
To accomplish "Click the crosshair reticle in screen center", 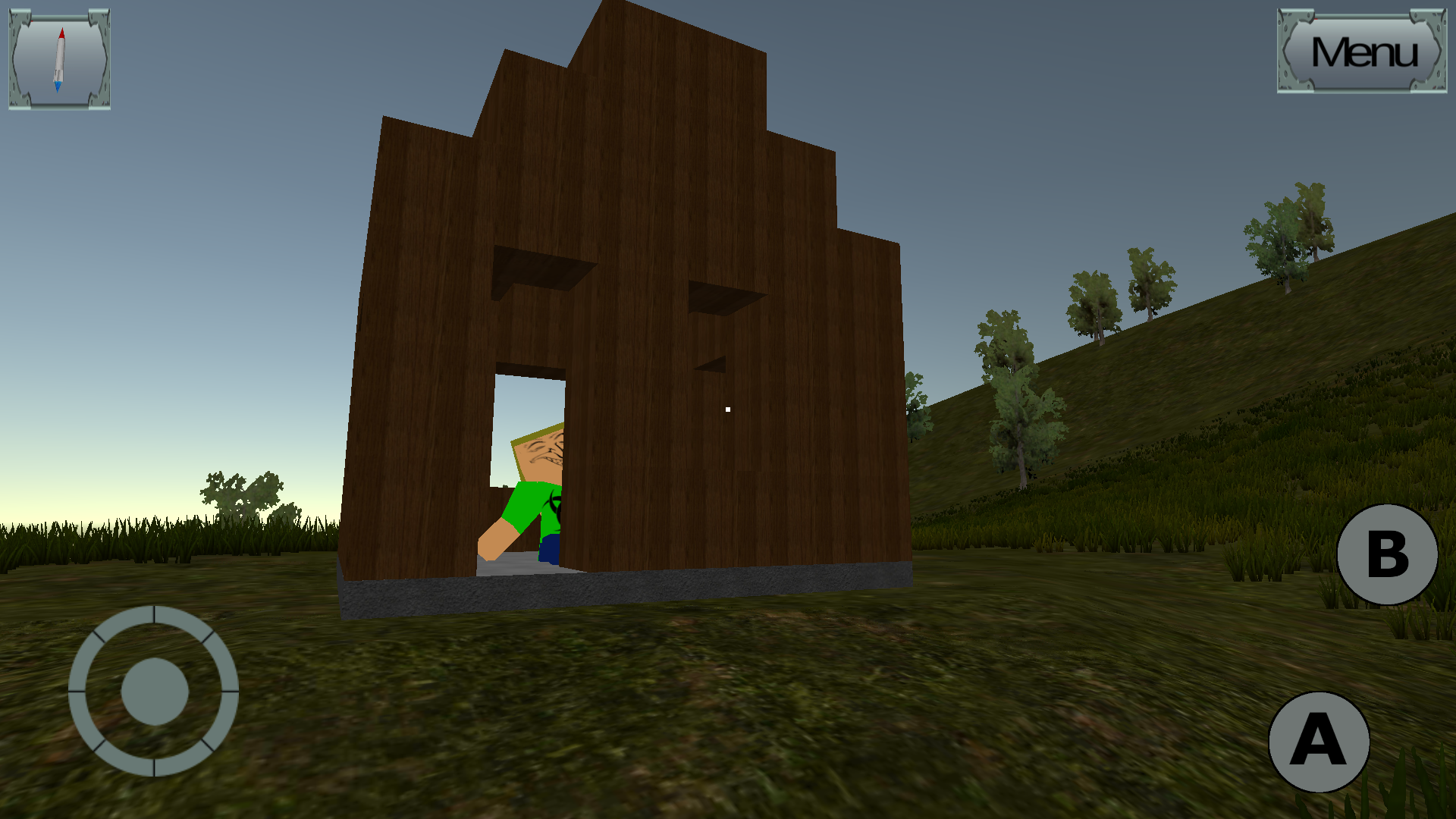I will 726,408.
